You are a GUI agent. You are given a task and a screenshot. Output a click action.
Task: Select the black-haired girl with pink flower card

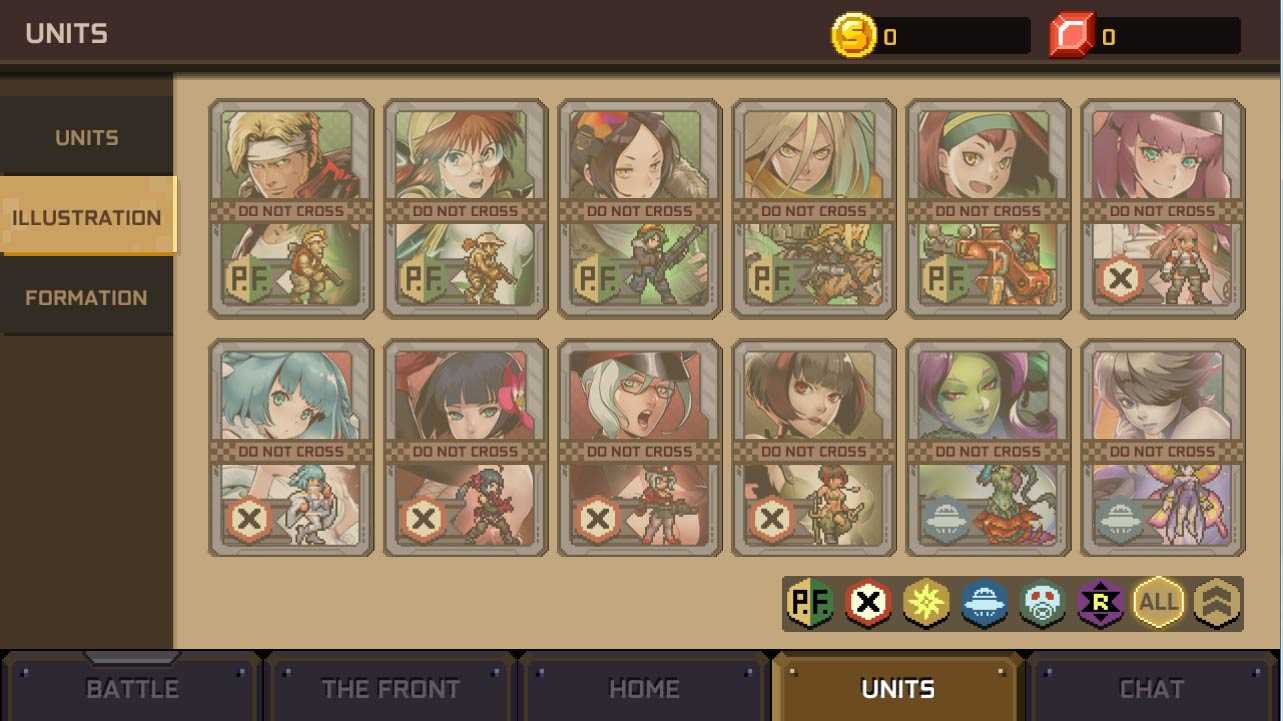coord(465,447)
